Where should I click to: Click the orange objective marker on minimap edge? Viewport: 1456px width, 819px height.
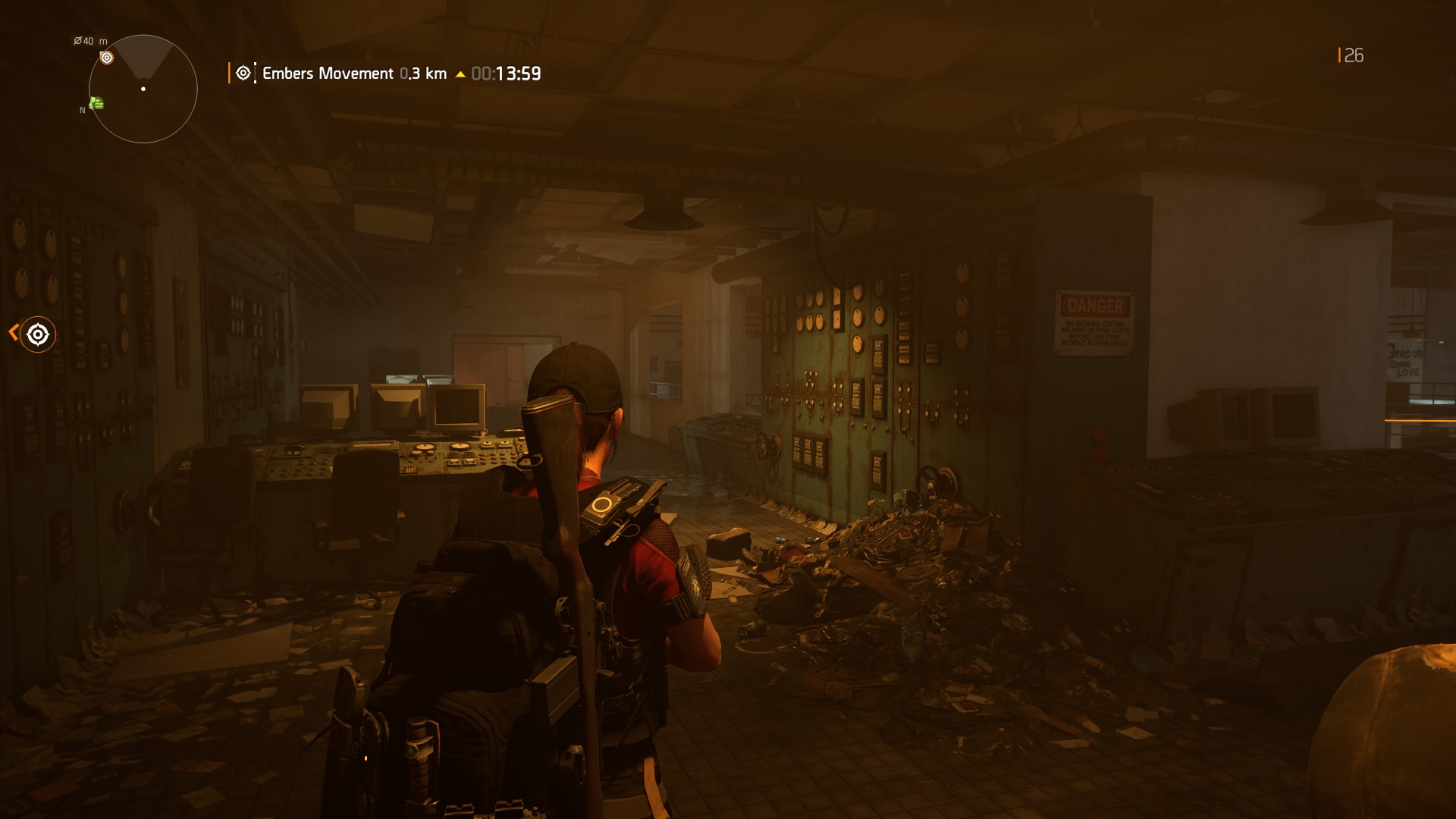(106, 58)
